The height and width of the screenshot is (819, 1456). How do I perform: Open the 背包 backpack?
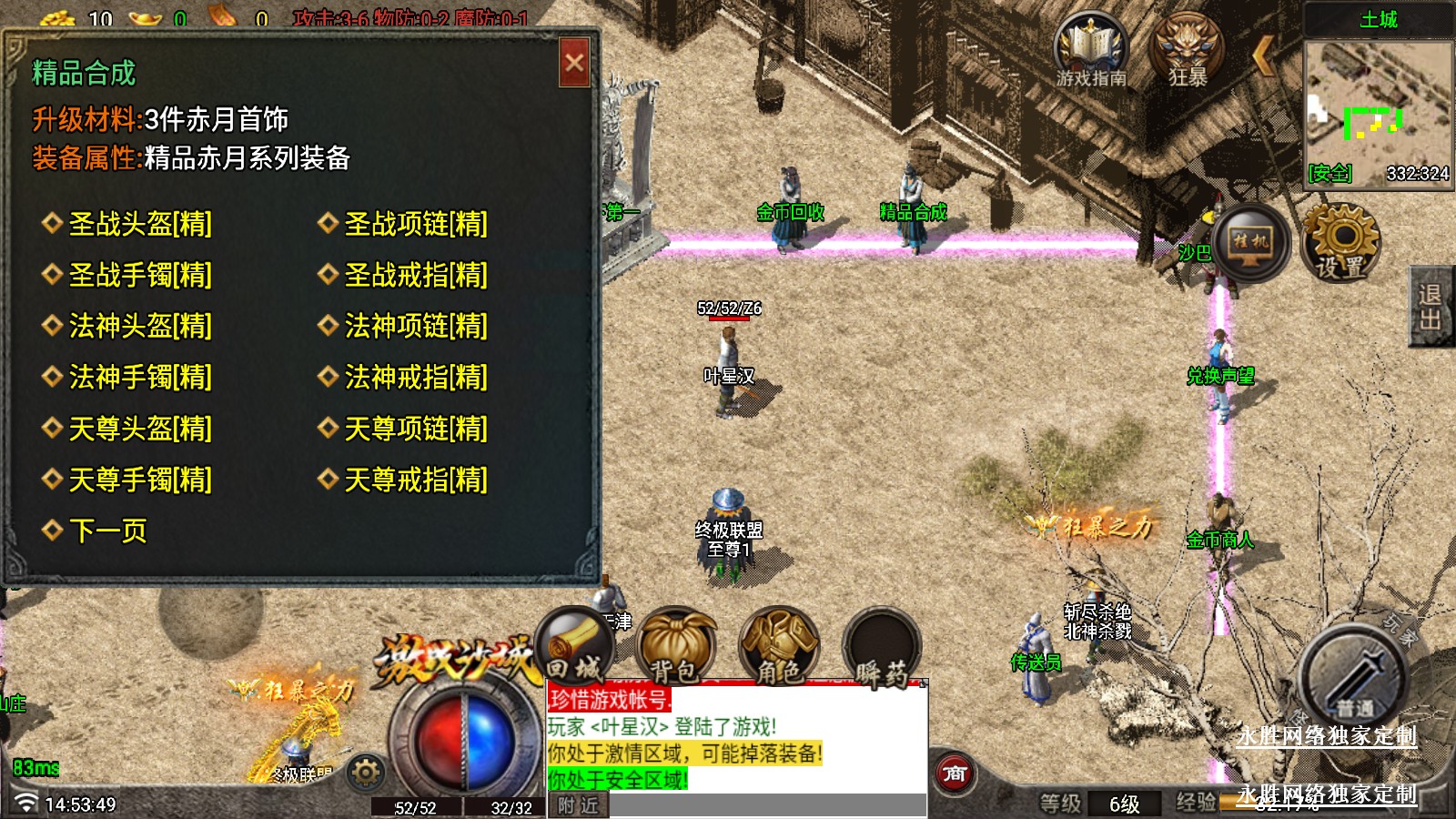click(675, 648)
